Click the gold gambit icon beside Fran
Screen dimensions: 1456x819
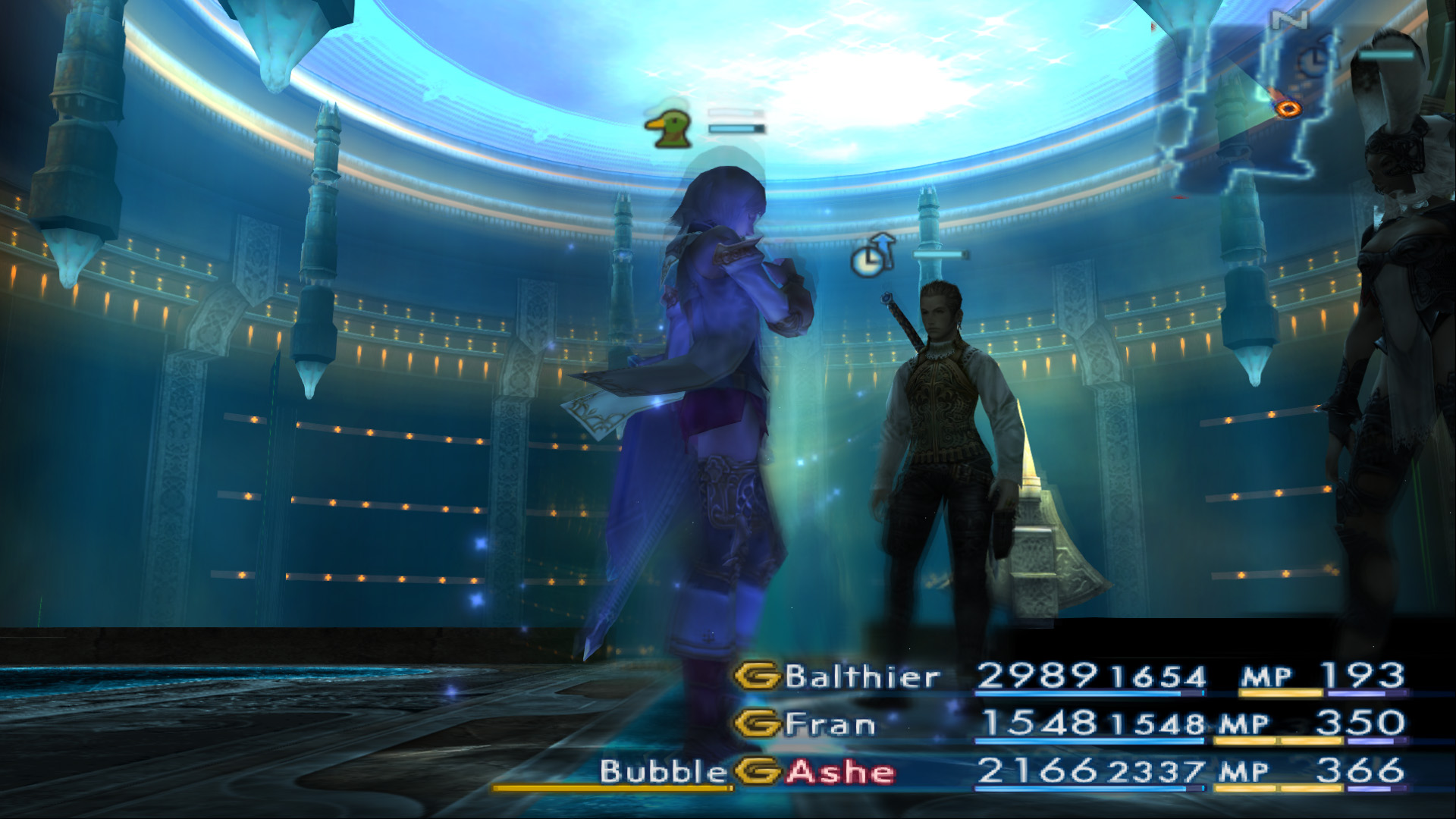point(758,724)
